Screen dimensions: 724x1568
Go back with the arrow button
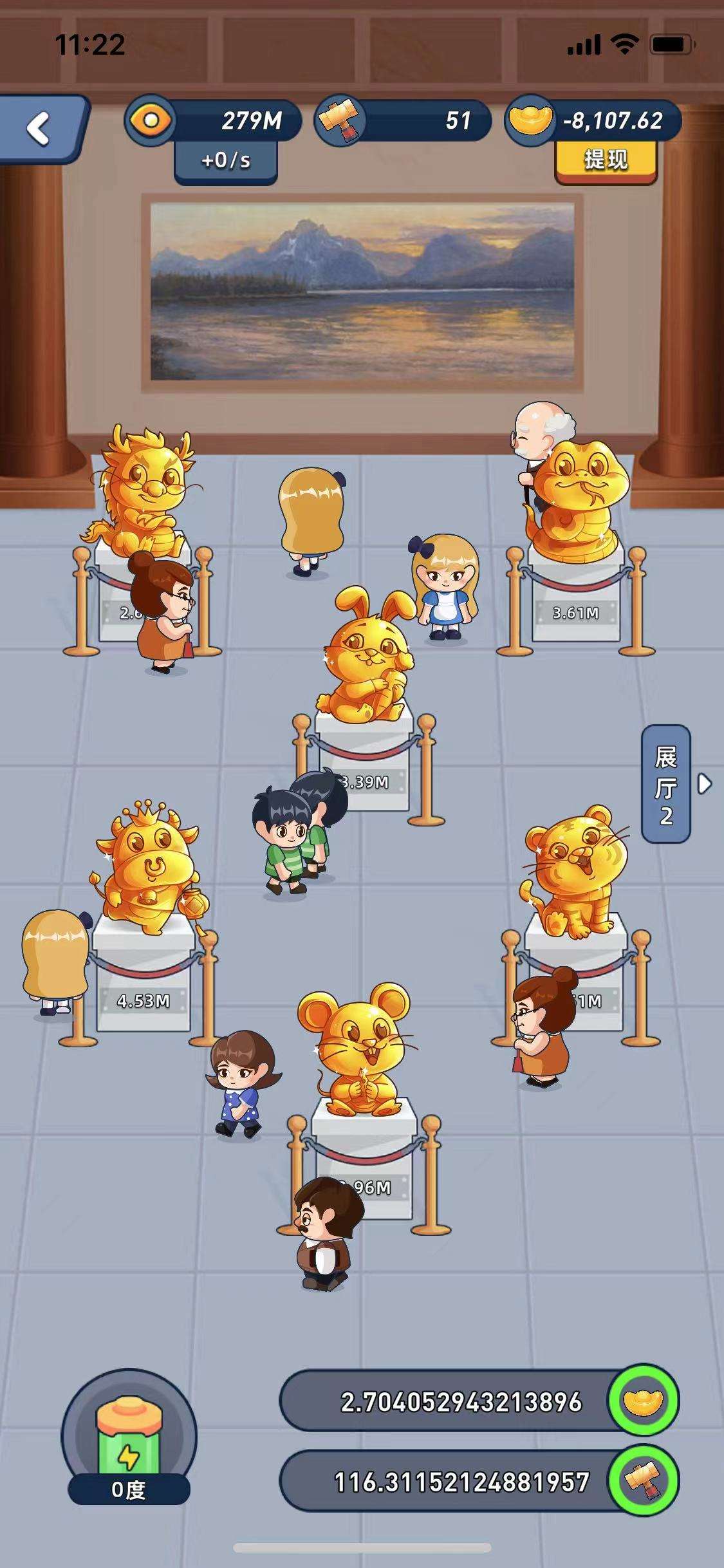pyautogui.click(x=40, y=128)
